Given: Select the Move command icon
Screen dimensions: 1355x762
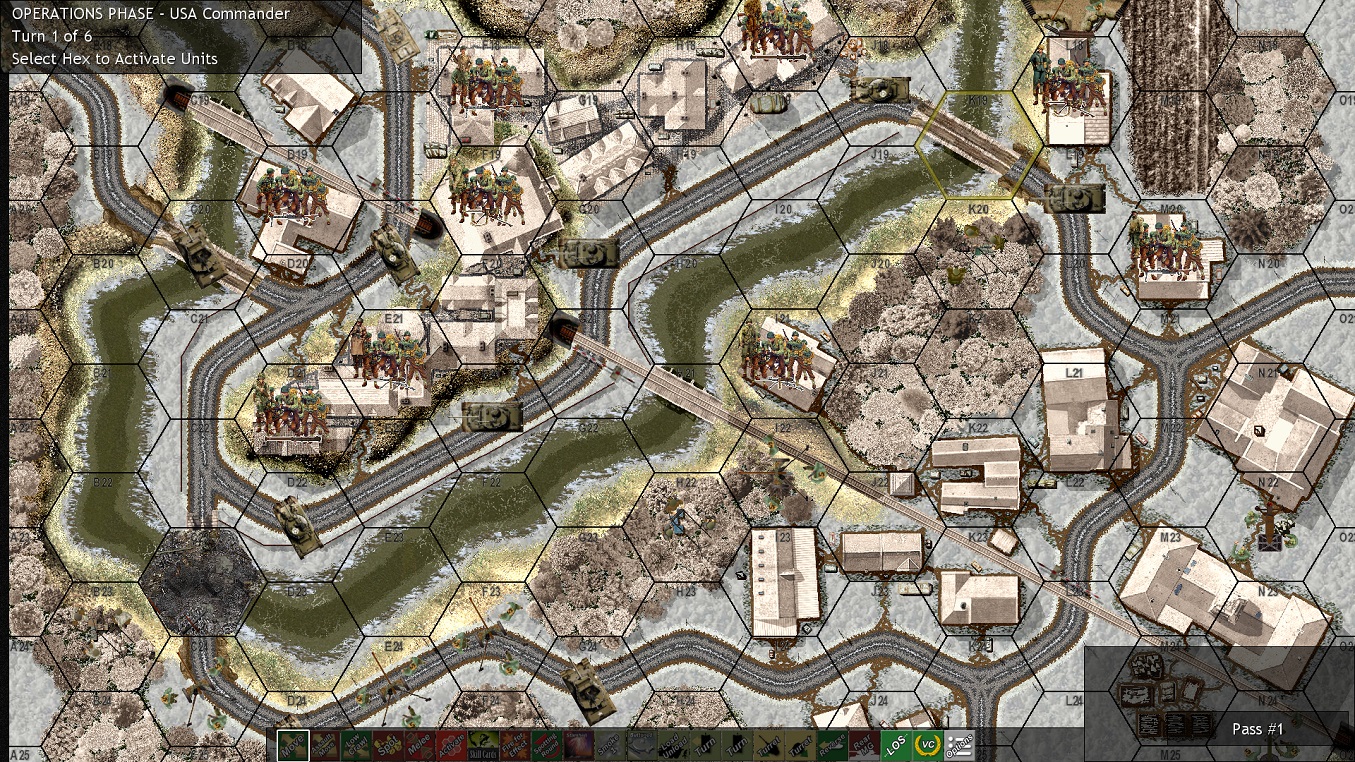Looking at the screenshot, I should 291,744.
